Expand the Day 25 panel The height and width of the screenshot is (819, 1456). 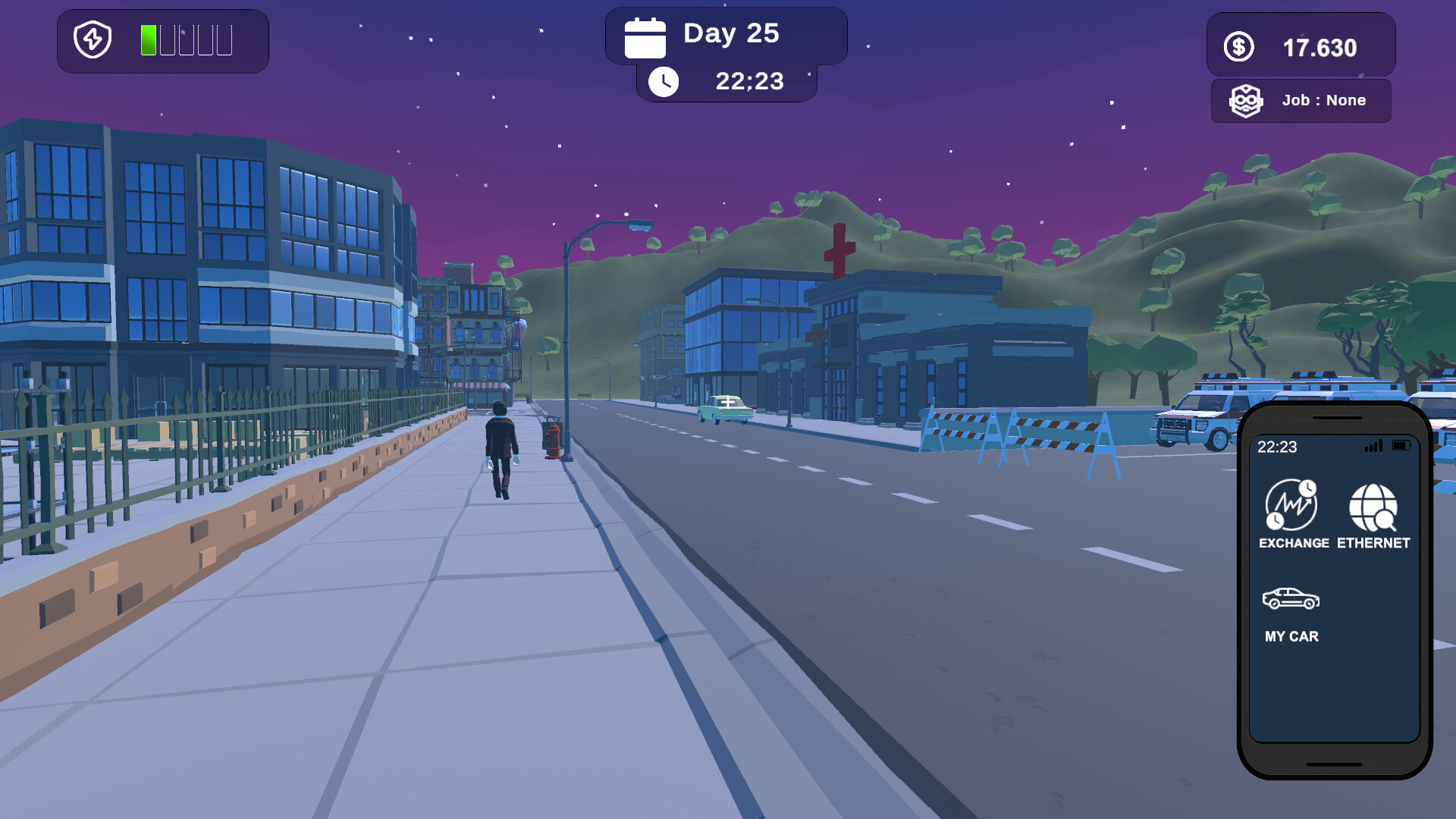click(726, 33)
